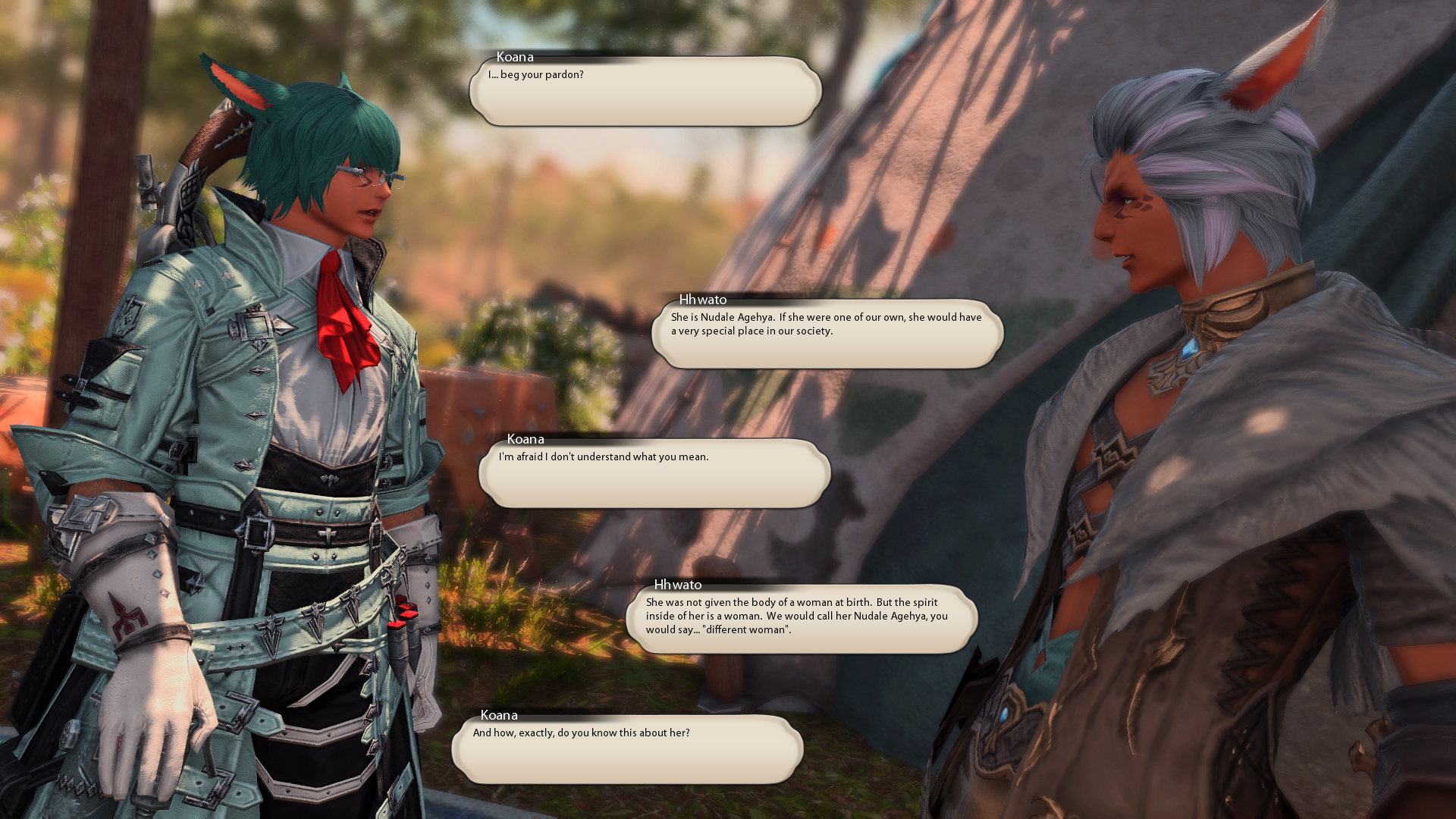Advance Hhwato's "different woman" dialogue bubble
This screenshot has height=819, width=1456.
[802, 620]
